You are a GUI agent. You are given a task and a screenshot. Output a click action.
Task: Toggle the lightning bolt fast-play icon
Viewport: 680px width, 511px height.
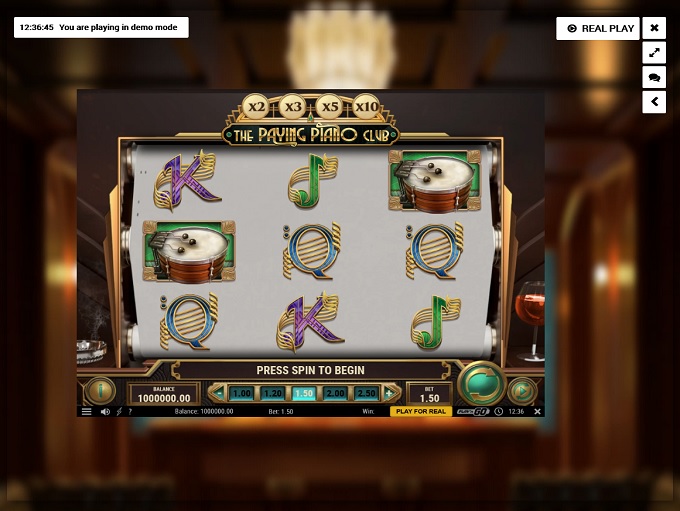[119, 411]
